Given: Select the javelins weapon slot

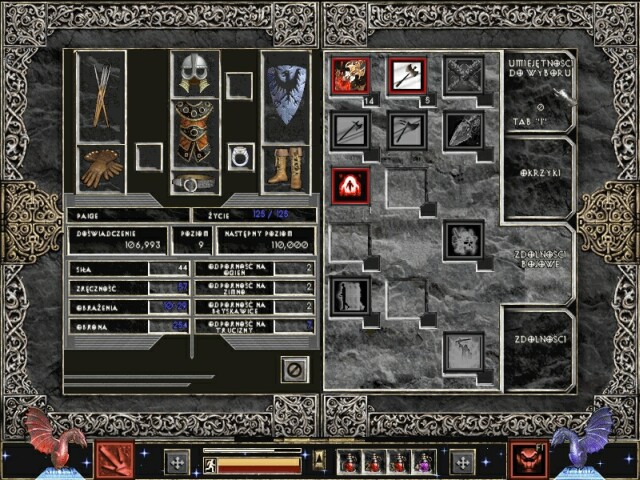Looking at the screenshot, I should [x=100, y=95].
